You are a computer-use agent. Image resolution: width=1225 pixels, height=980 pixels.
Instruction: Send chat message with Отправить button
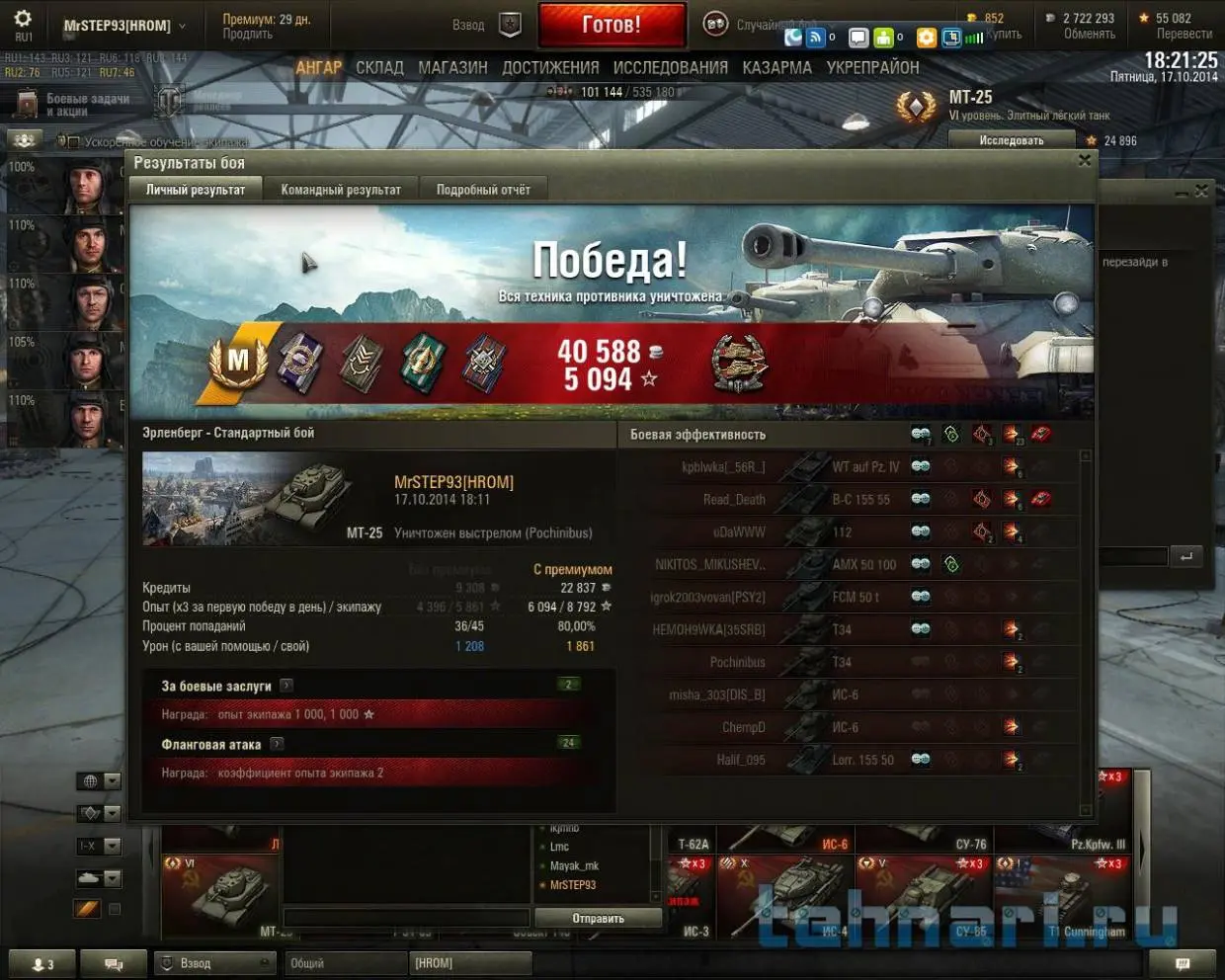point(598,919)
